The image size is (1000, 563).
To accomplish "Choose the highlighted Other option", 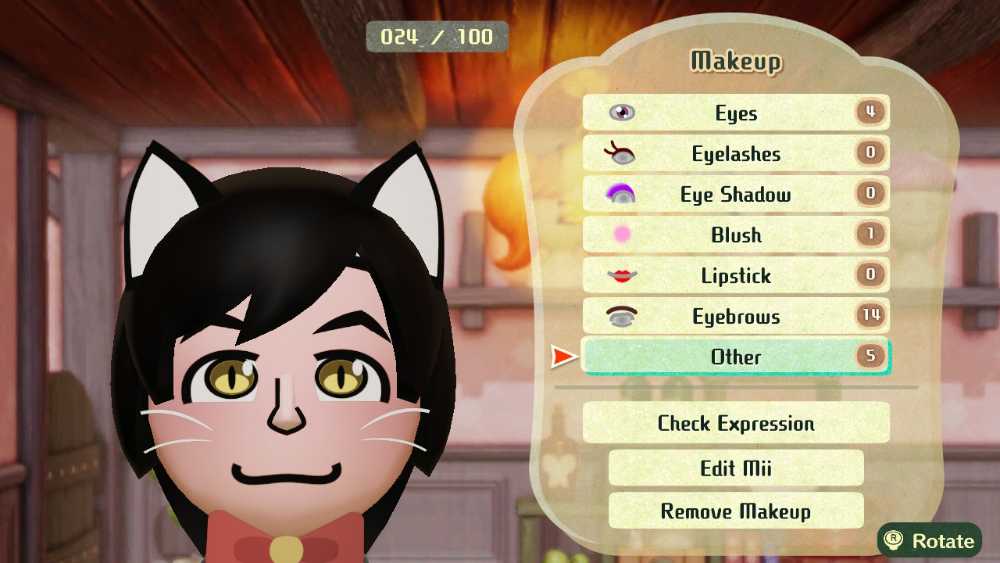I will [735, 357].
